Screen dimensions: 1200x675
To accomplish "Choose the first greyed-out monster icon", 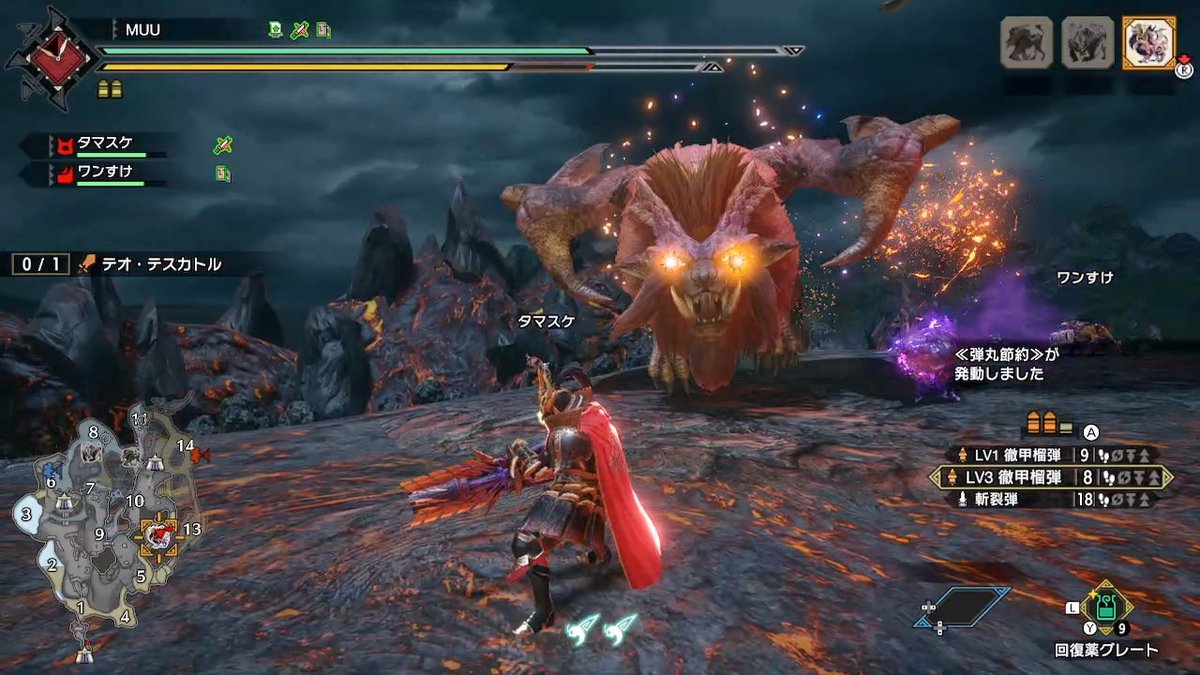I will pos(1027,43).
